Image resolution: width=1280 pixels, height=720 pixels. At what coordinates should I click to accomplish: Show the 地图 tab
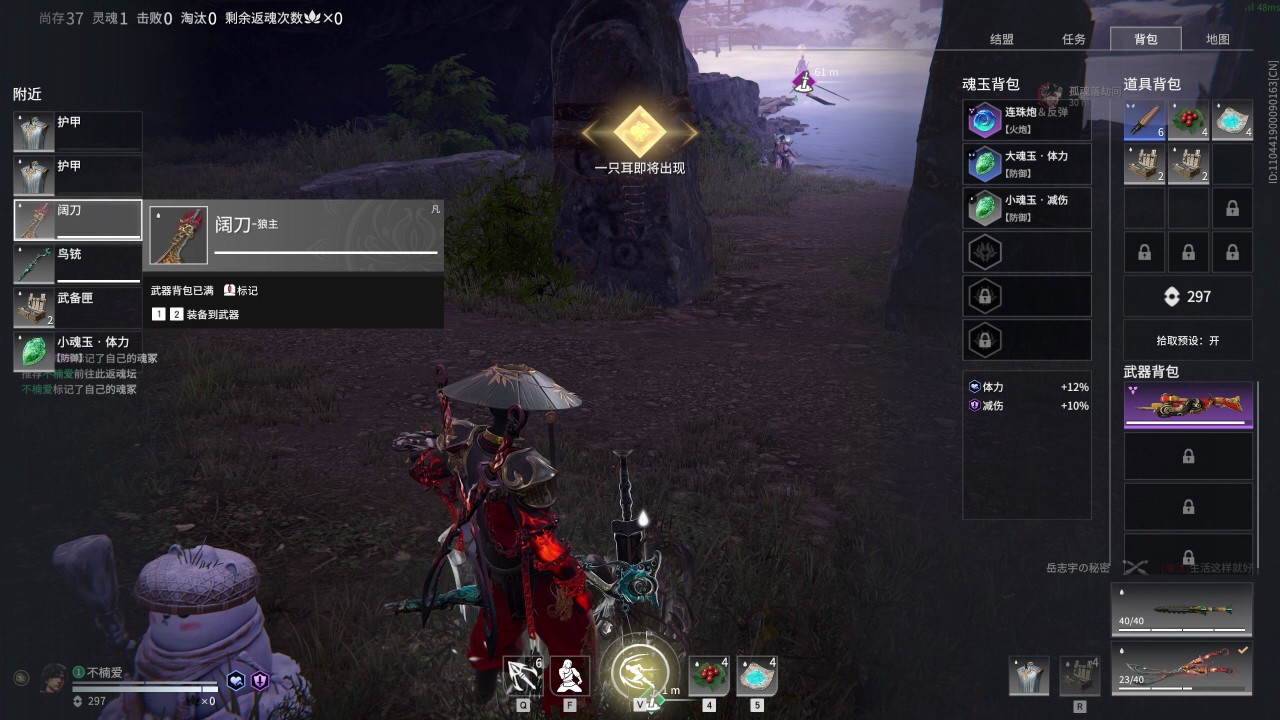point(1218,39)
